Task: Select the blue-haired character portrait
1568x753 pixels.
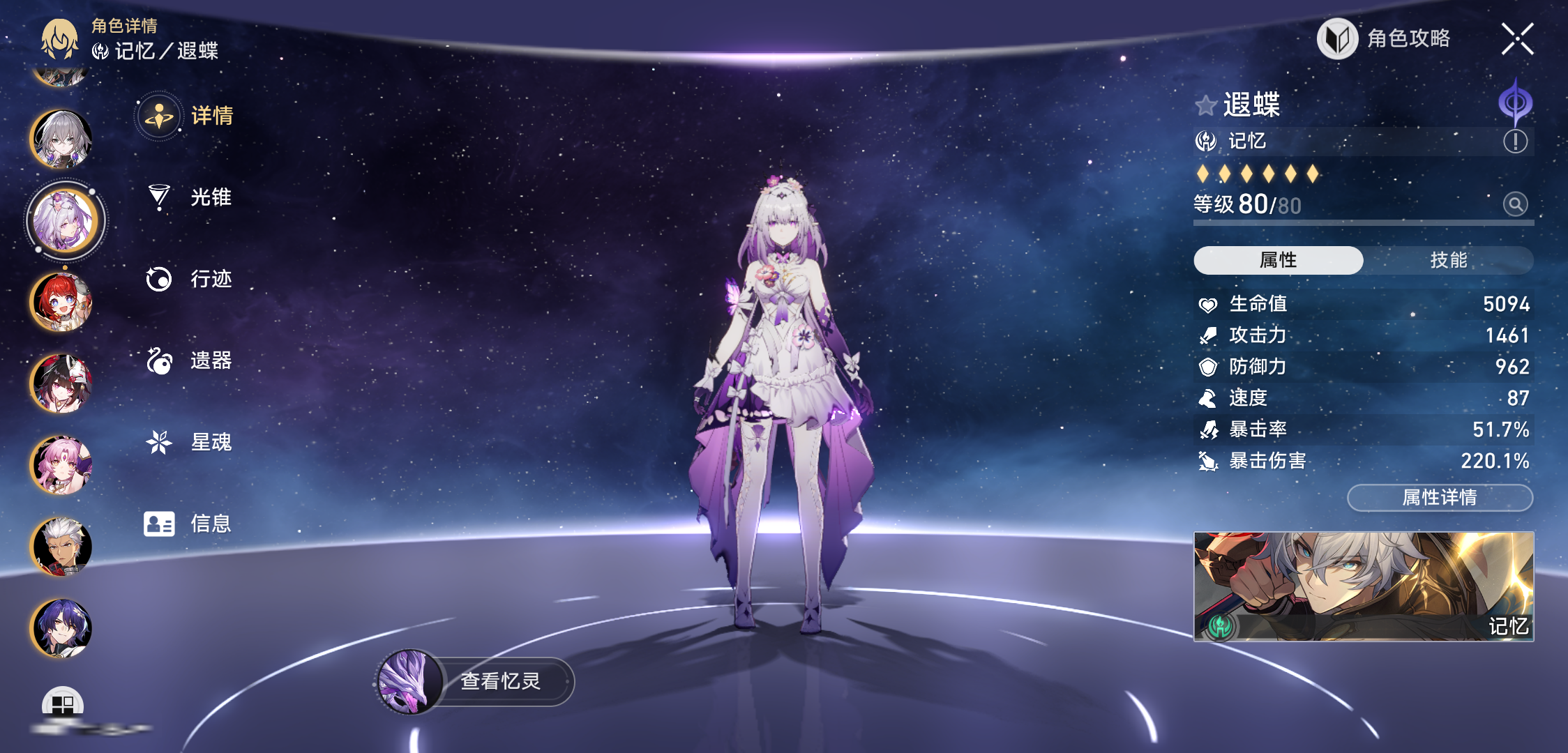Action: pyautogui.click(x=61, y=628)
